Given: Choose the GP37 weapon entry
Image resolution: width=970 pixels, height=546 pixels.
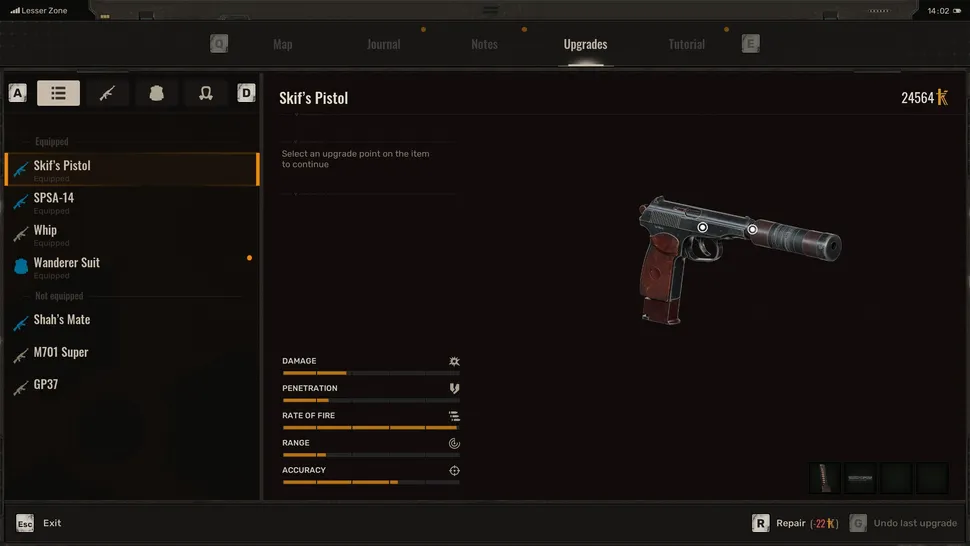Looking at the screenshot, I should tap(46, 384).
